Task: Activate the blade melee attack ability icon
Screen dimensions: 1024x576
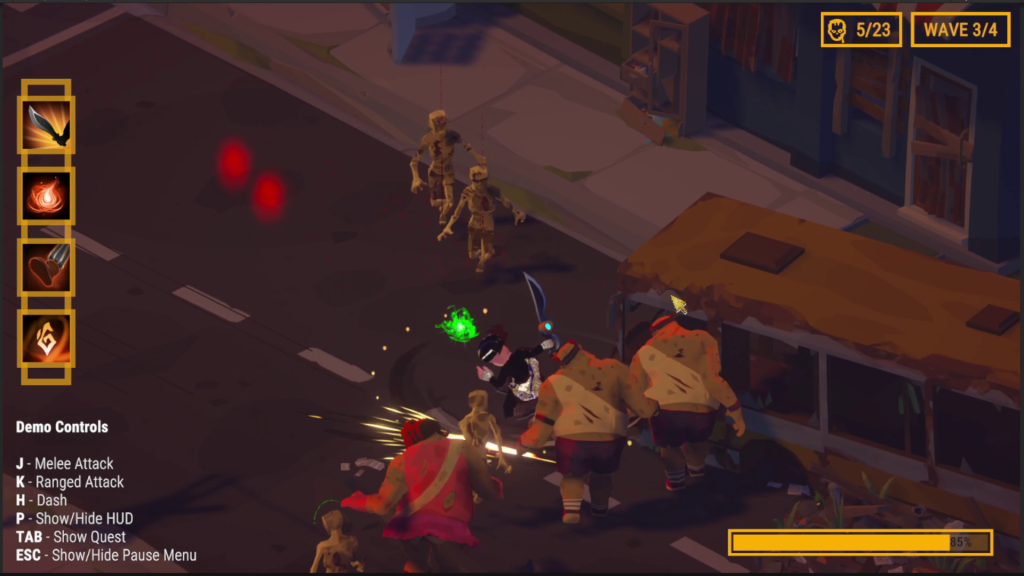Action: 46,125
